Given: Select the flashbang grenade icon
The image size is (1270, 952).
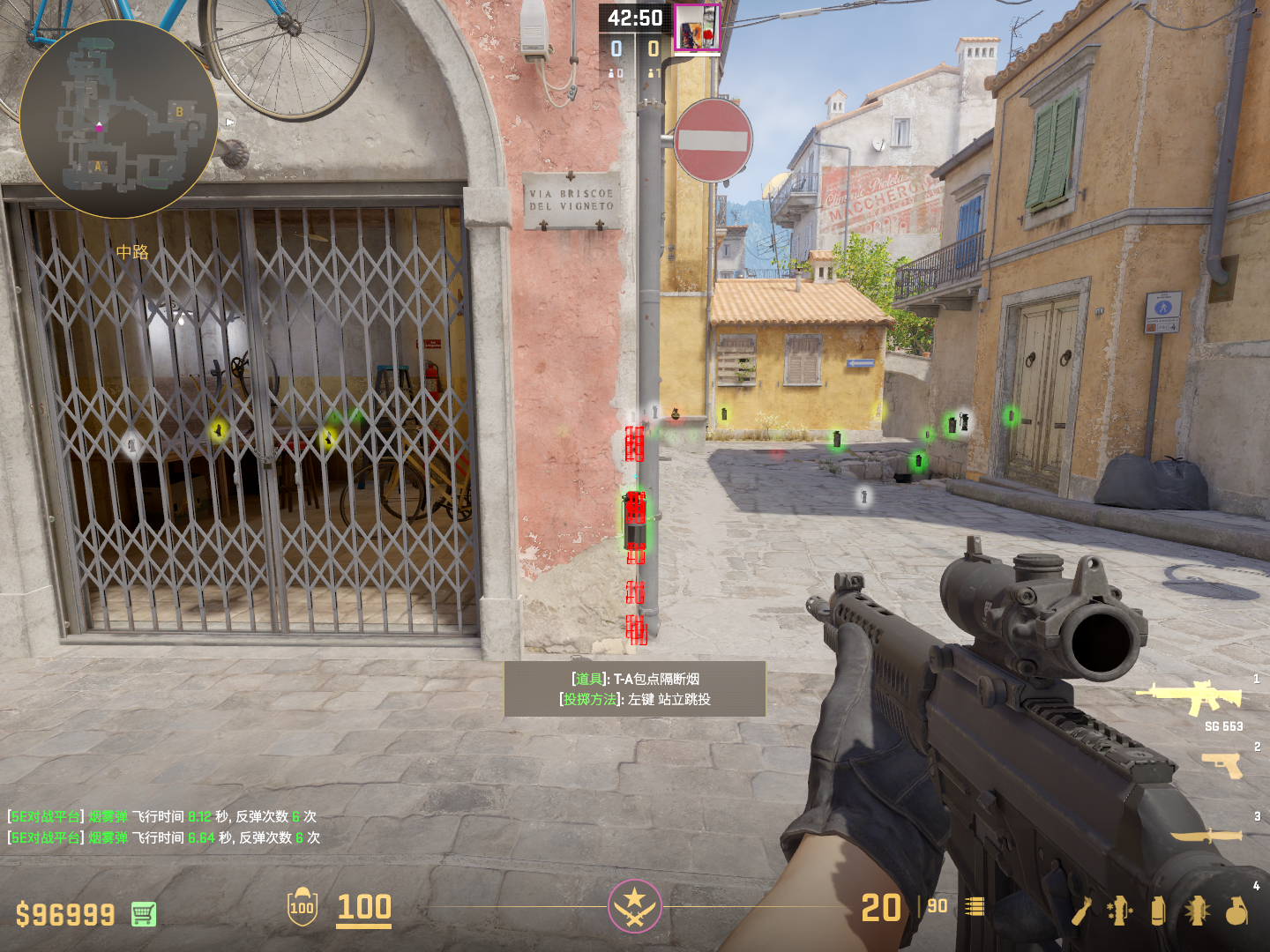Looking at the screenshot, I should click(1197, 911).
